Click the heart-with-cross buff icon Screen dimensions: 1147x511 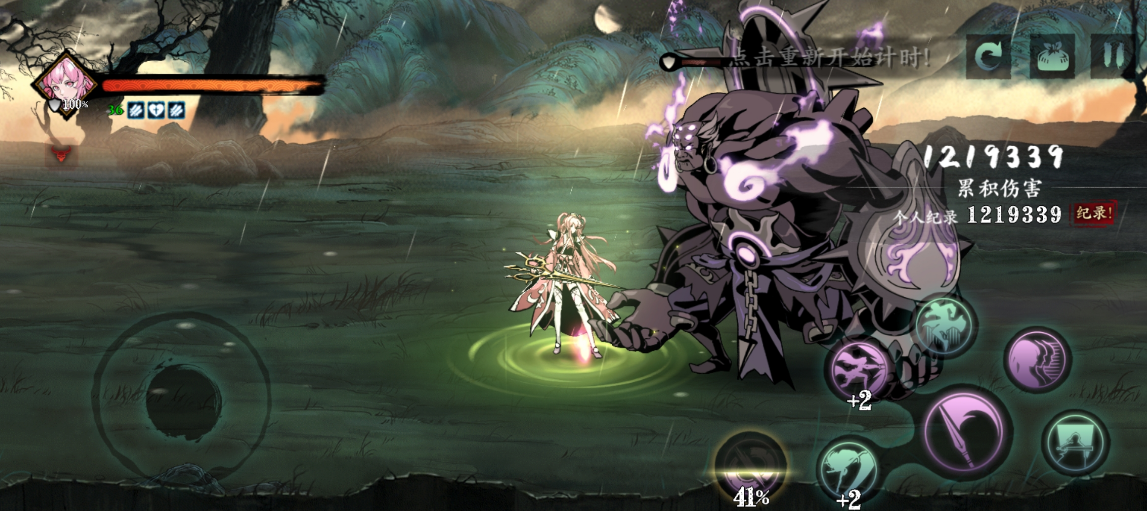pyautogui.click(x=156, y=110)
